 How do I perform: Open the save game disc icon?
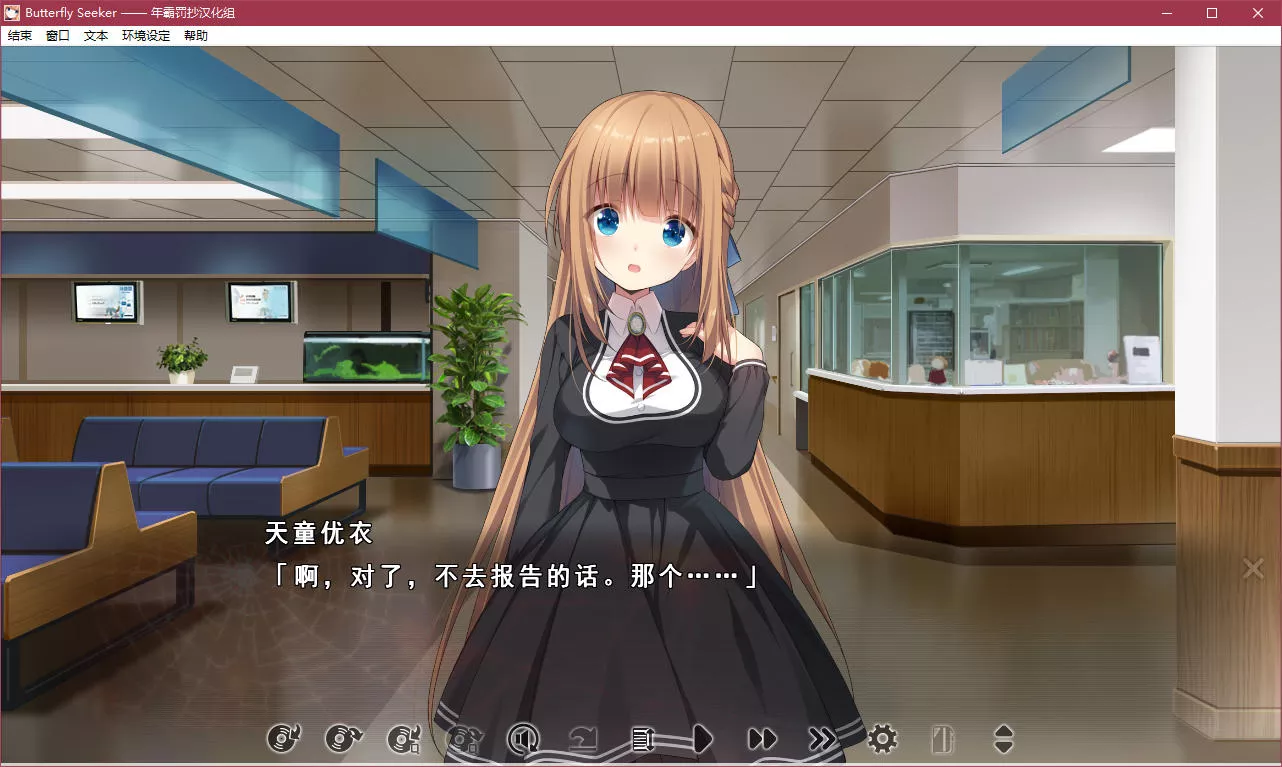403,740
